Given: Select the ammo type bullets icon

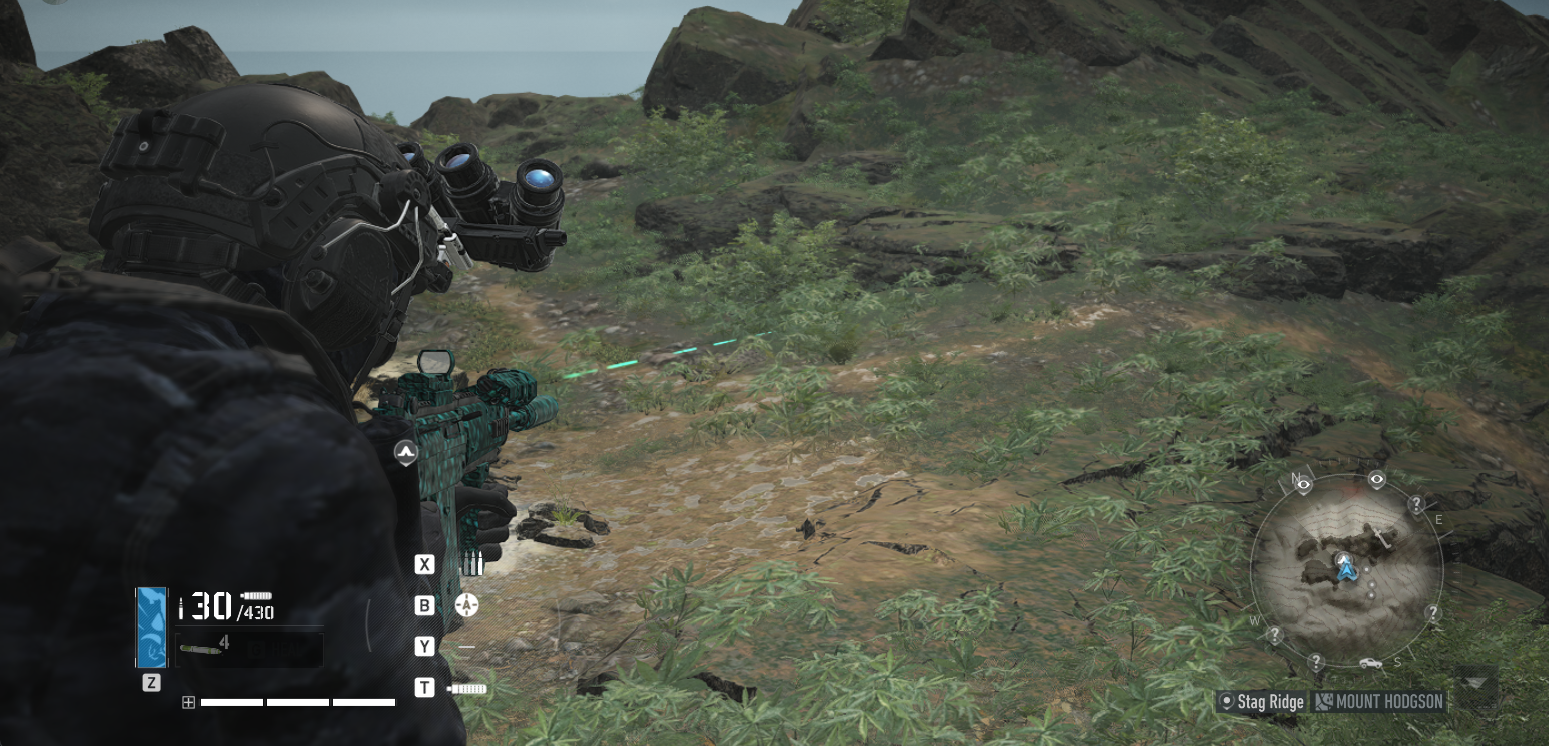Looking at the screenshot, I should coord(471,564).
